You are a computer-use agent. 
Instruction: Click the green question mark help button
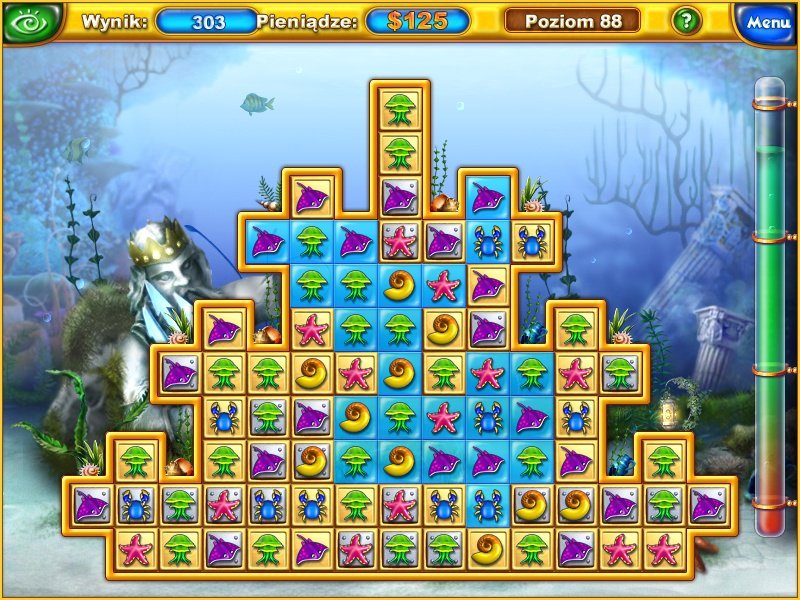[x=685, y=20]
